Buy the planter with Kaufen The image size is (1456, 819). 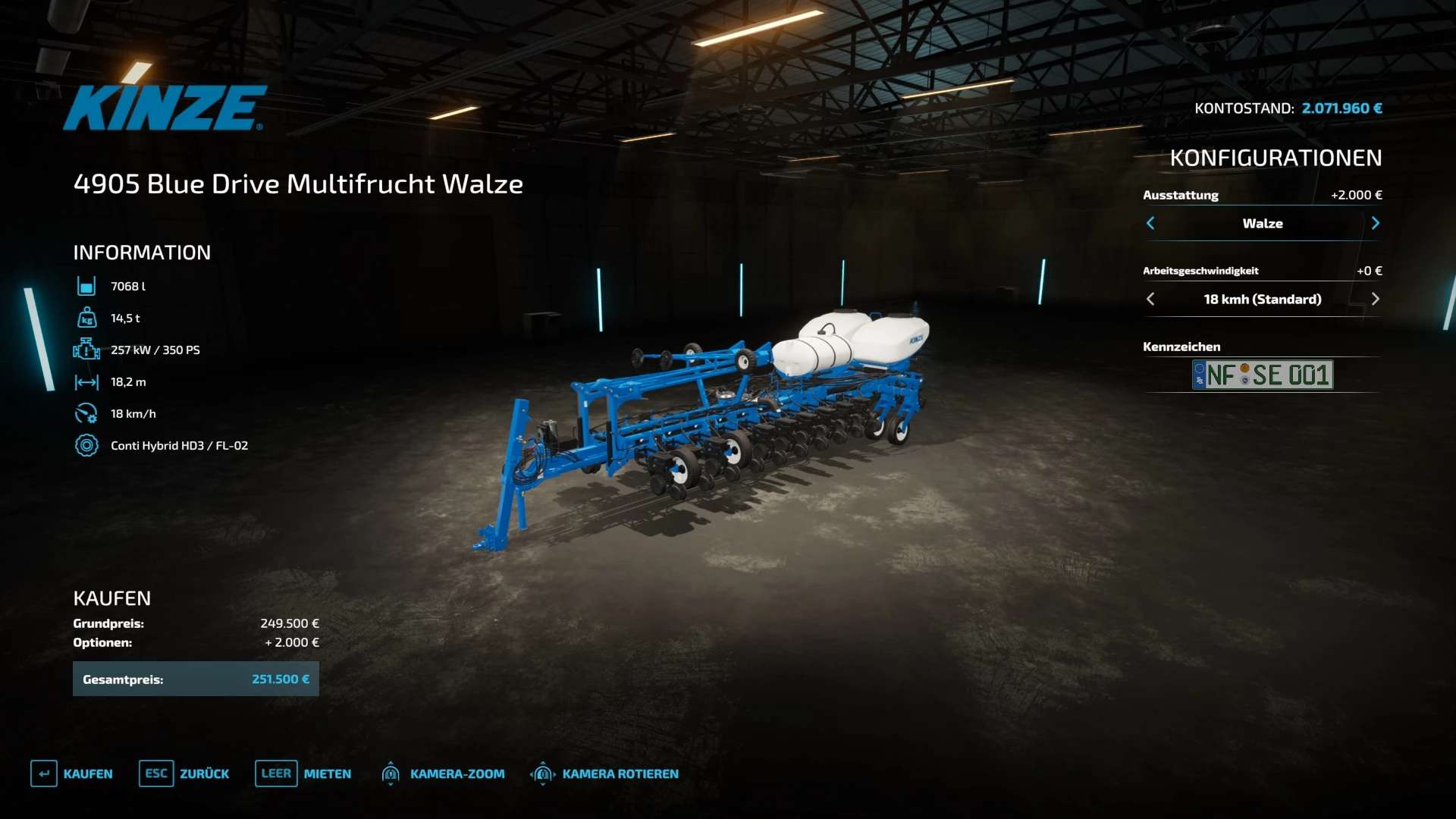pos(72,773)
